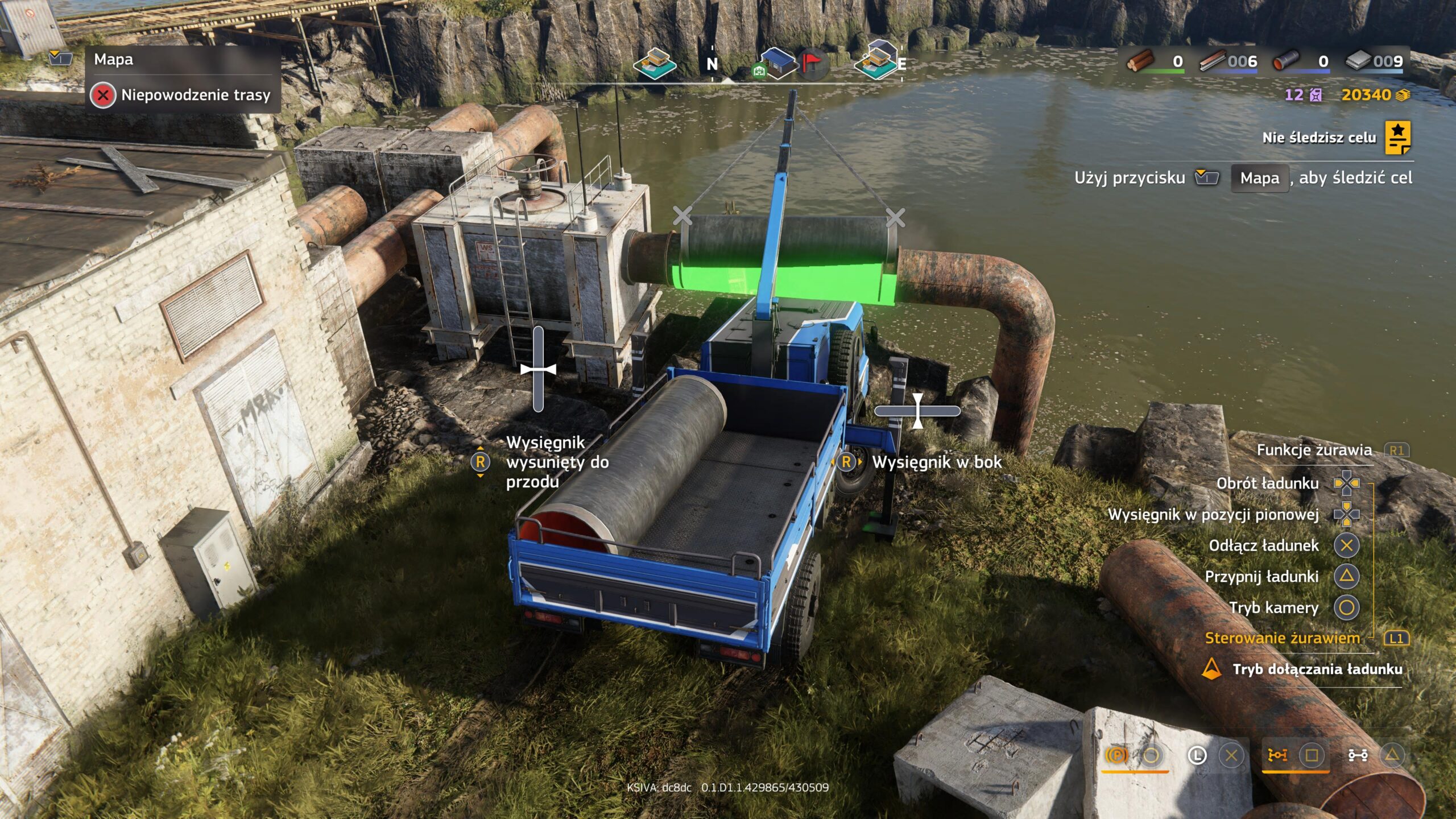Screen dimensions: 1456x819
Task: Open the Mapa panel in the top-left
Action: tap(113, 60)
